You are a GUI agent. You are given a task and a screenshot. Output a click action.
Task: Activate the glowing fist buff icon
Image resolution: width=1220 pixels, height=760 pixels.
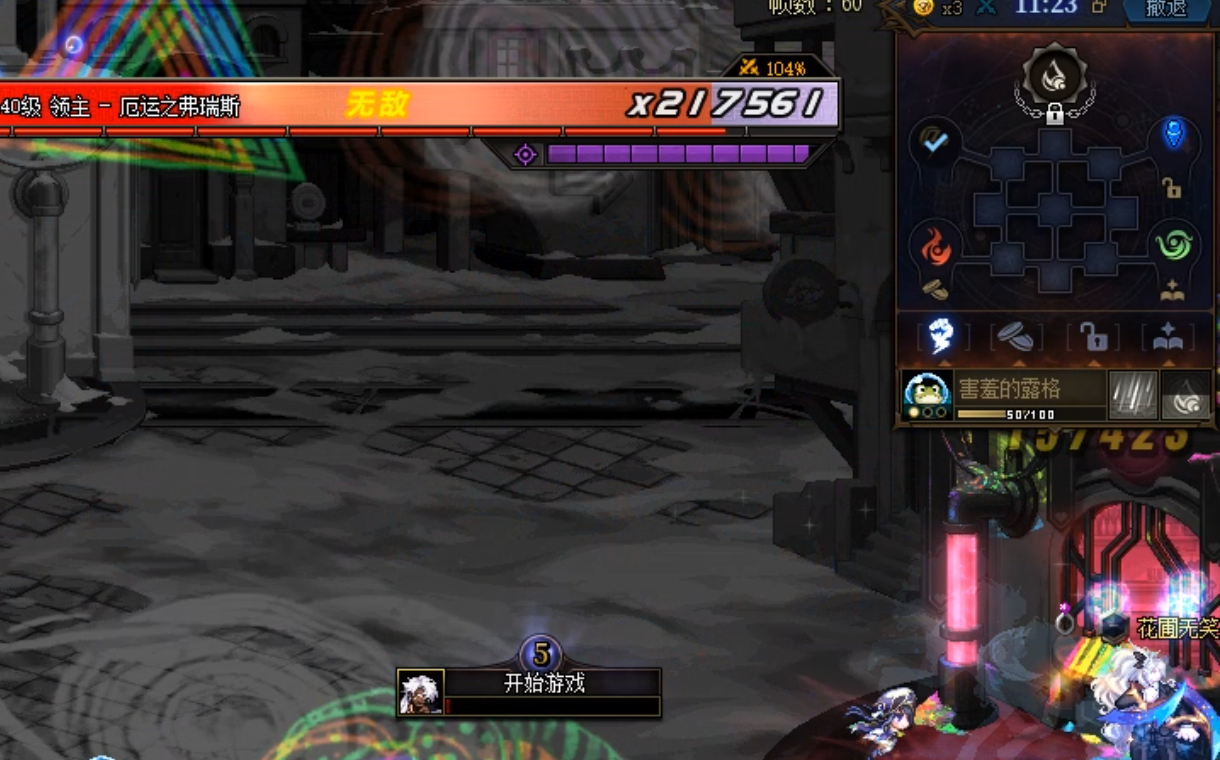pyautogui.click(x=941, y=337)
